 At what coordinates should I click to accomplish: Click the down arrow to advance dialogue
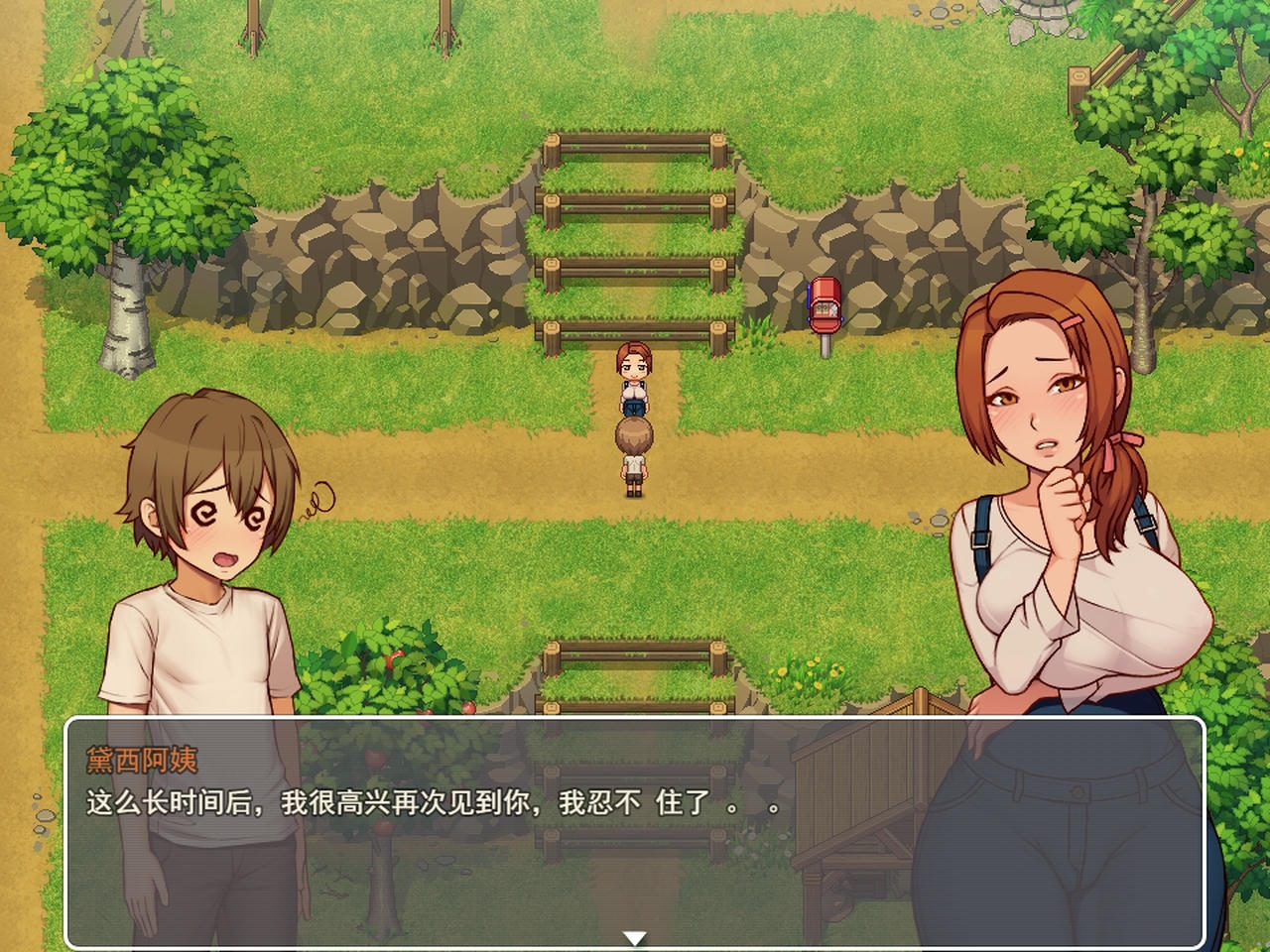tap(635, 935)
